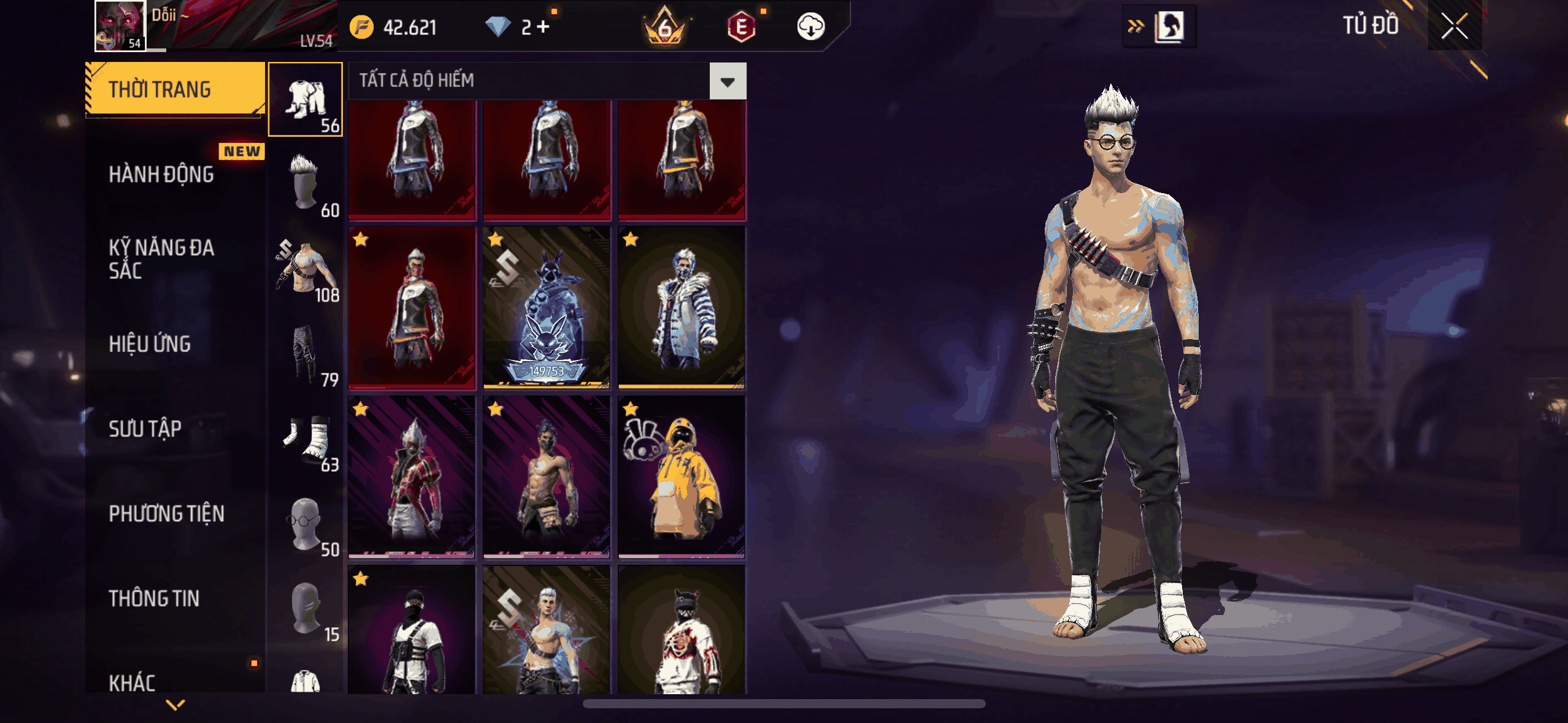This screenshot has width=1568, height=723.
Task: Switch to the HÀNH ĐỘNG tab
Action: click(161, 175)
